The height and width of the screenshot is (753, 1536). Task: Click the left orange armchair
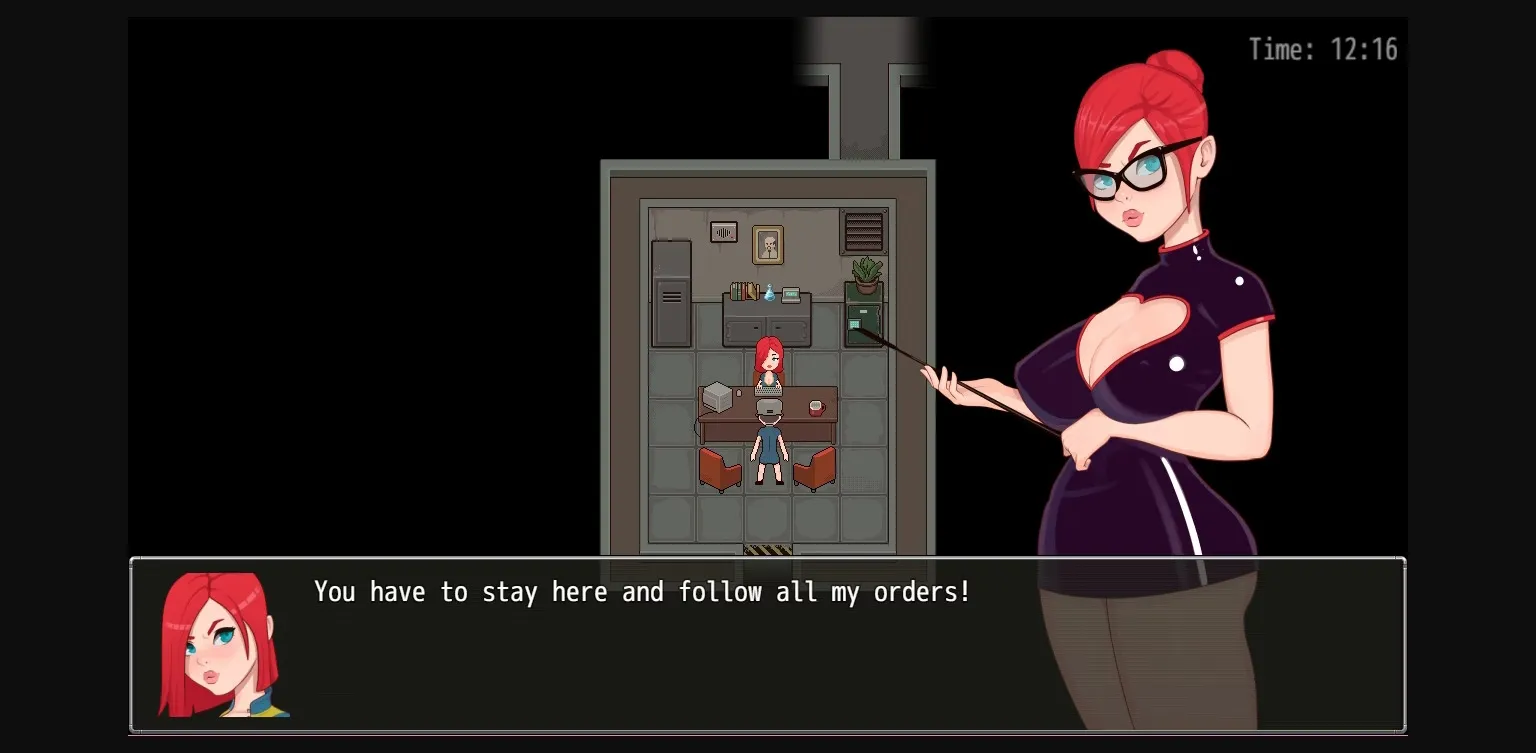tap(720, 470)
